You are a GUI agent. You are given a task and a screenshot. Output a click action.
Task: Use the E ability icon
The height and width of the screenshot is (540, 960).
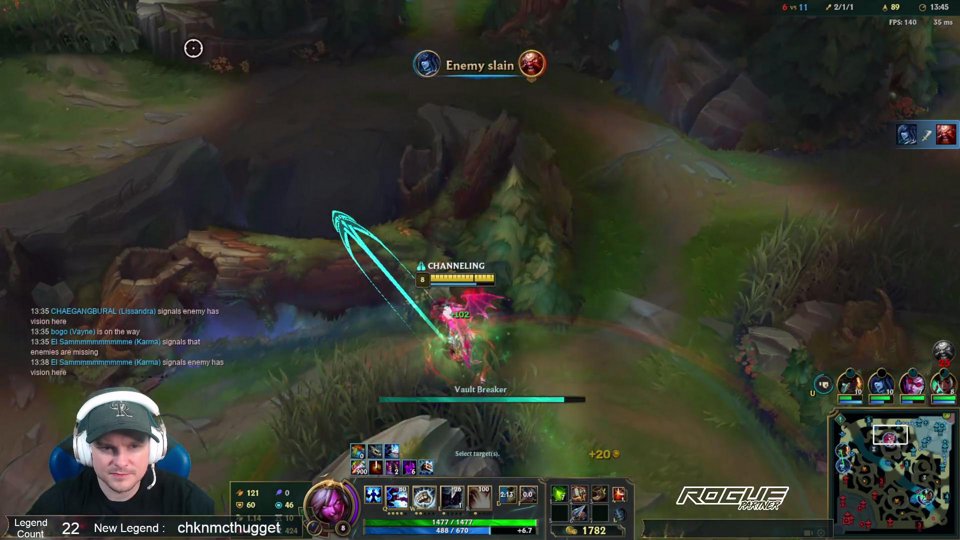pyautogui.click(x=452, y=496)
